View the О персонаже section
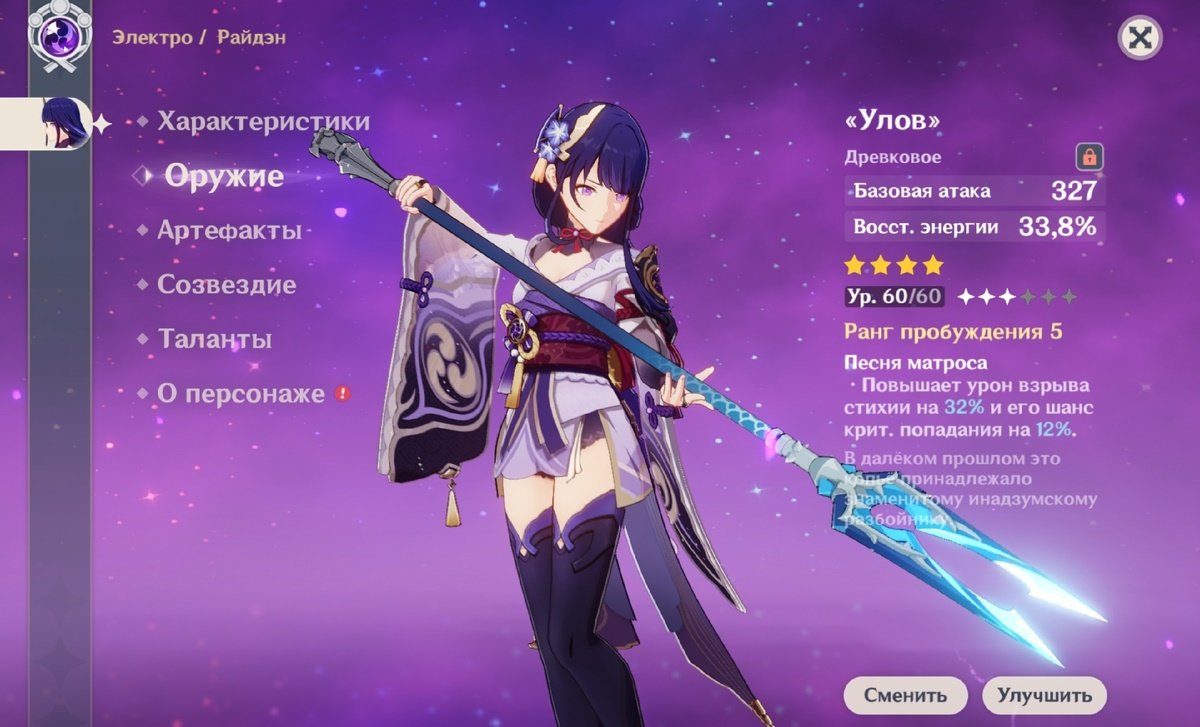This screenshot has width=1200, height=727. [x=240, y=394]
